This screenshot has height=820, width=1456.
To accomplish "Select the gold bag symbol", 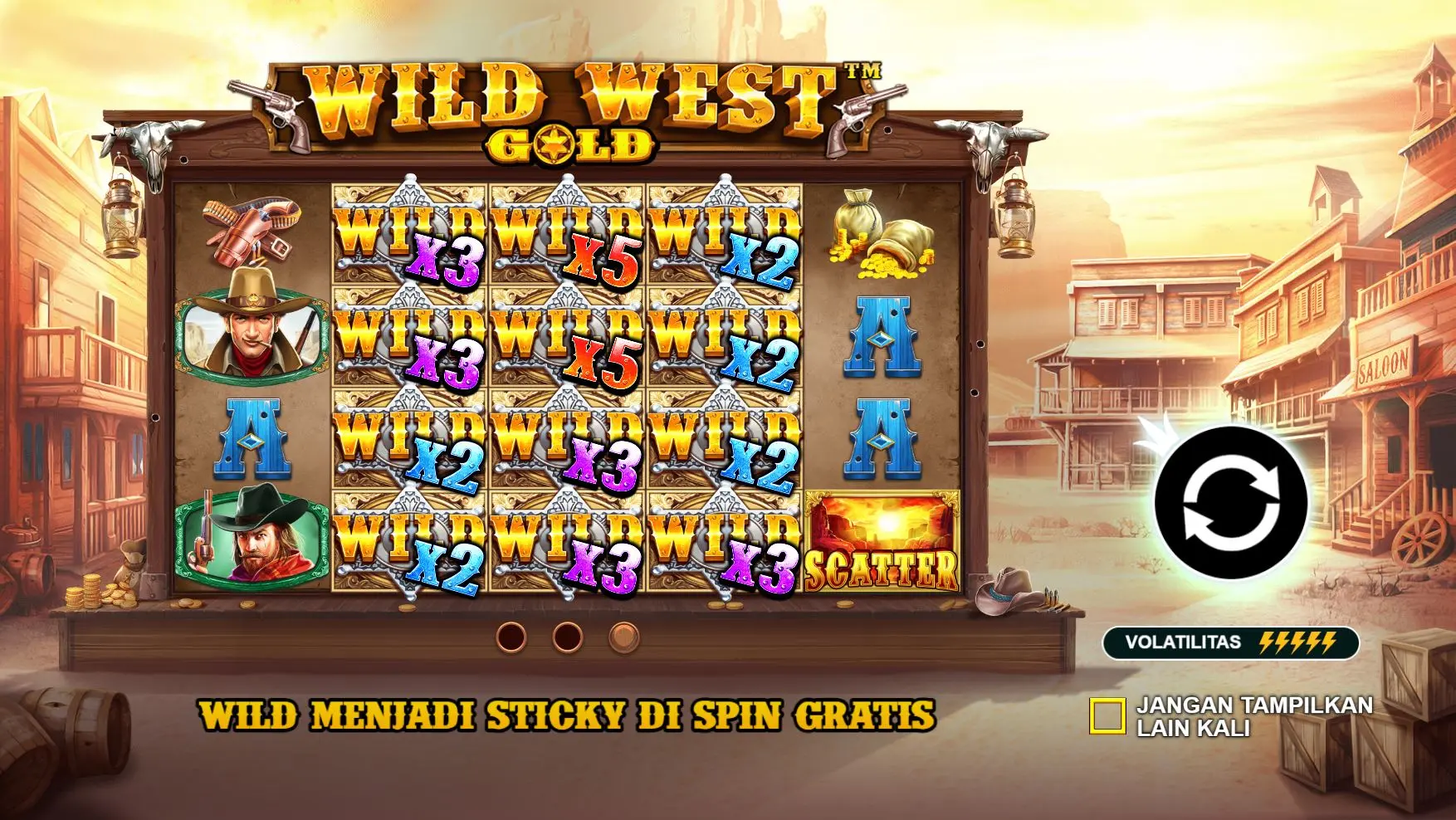I will pos(882,239).
